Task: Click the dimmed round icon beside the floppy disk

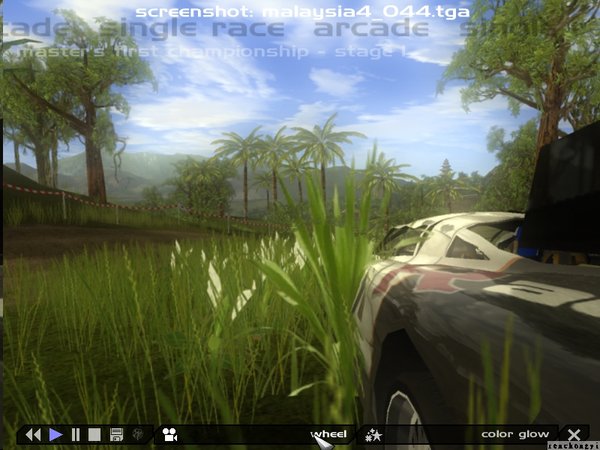Action: pos(137,435)
